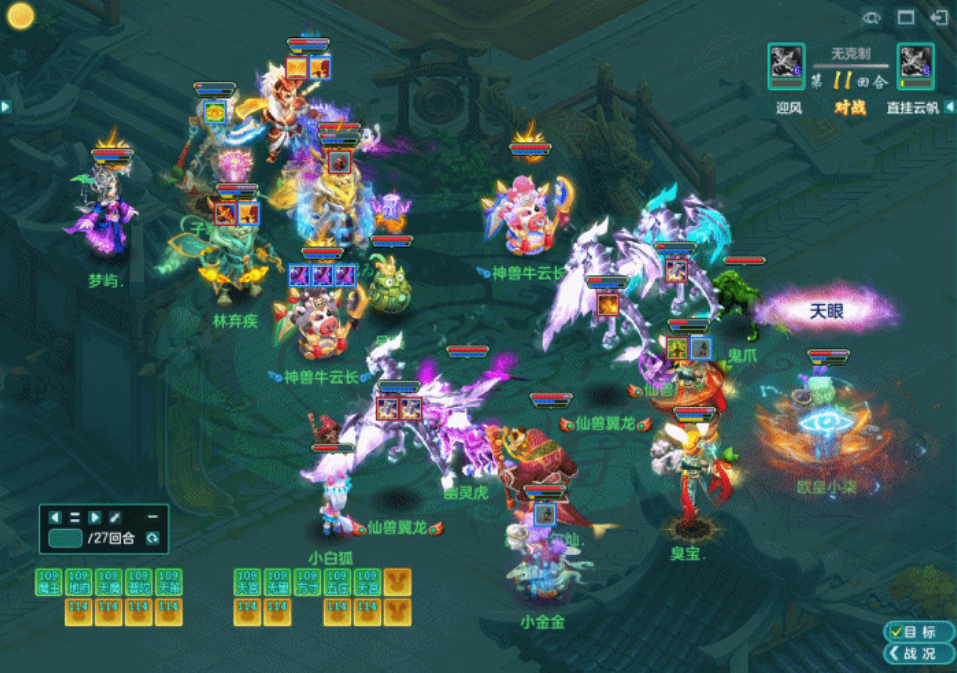Screen dimensions: 957x673
Task: Click the eye spectate icon
Action: click(872, 17)
